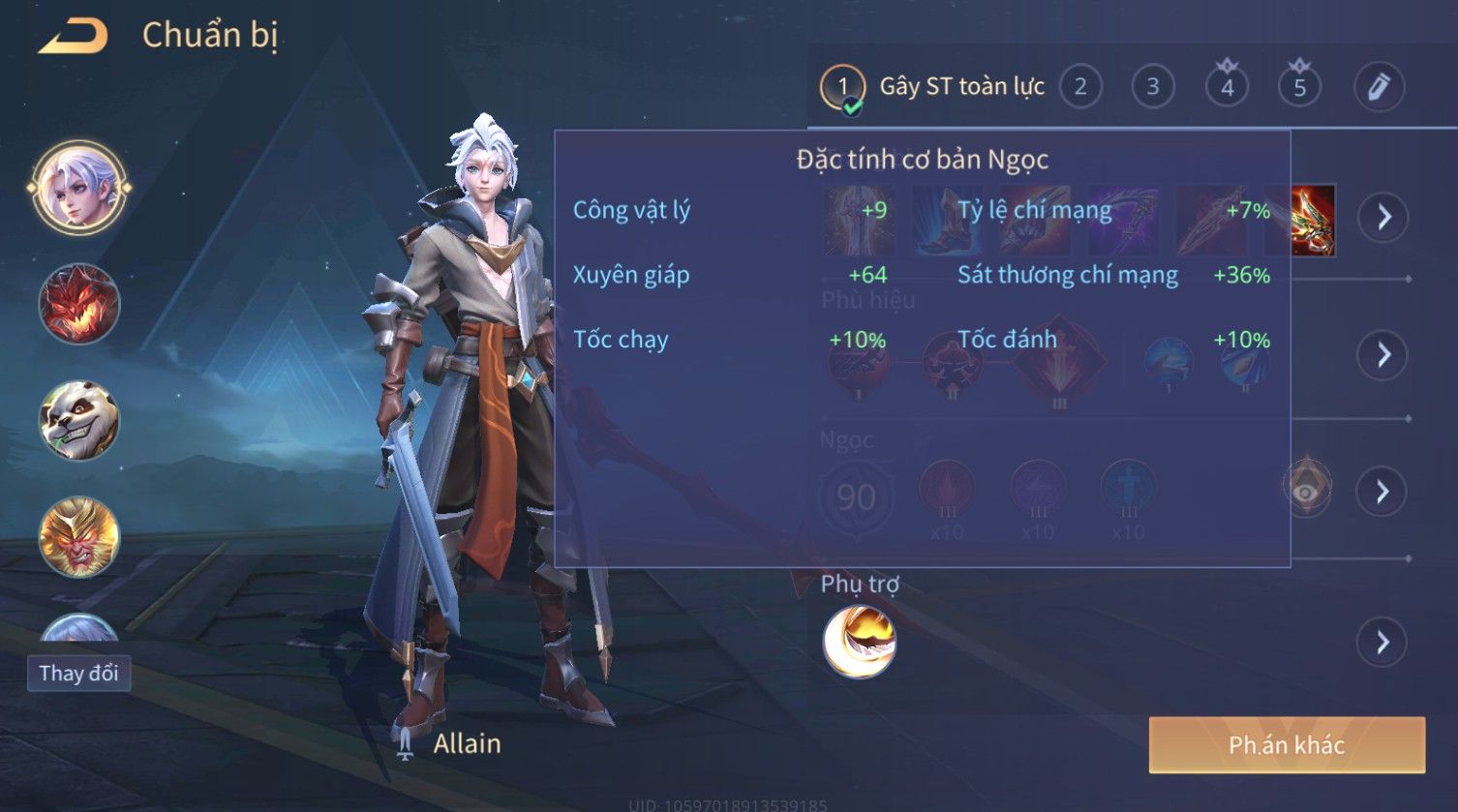Switch to build preset 2
Image resolution: width=1458 pixels, height=812 pixels.
[1080, 87]
